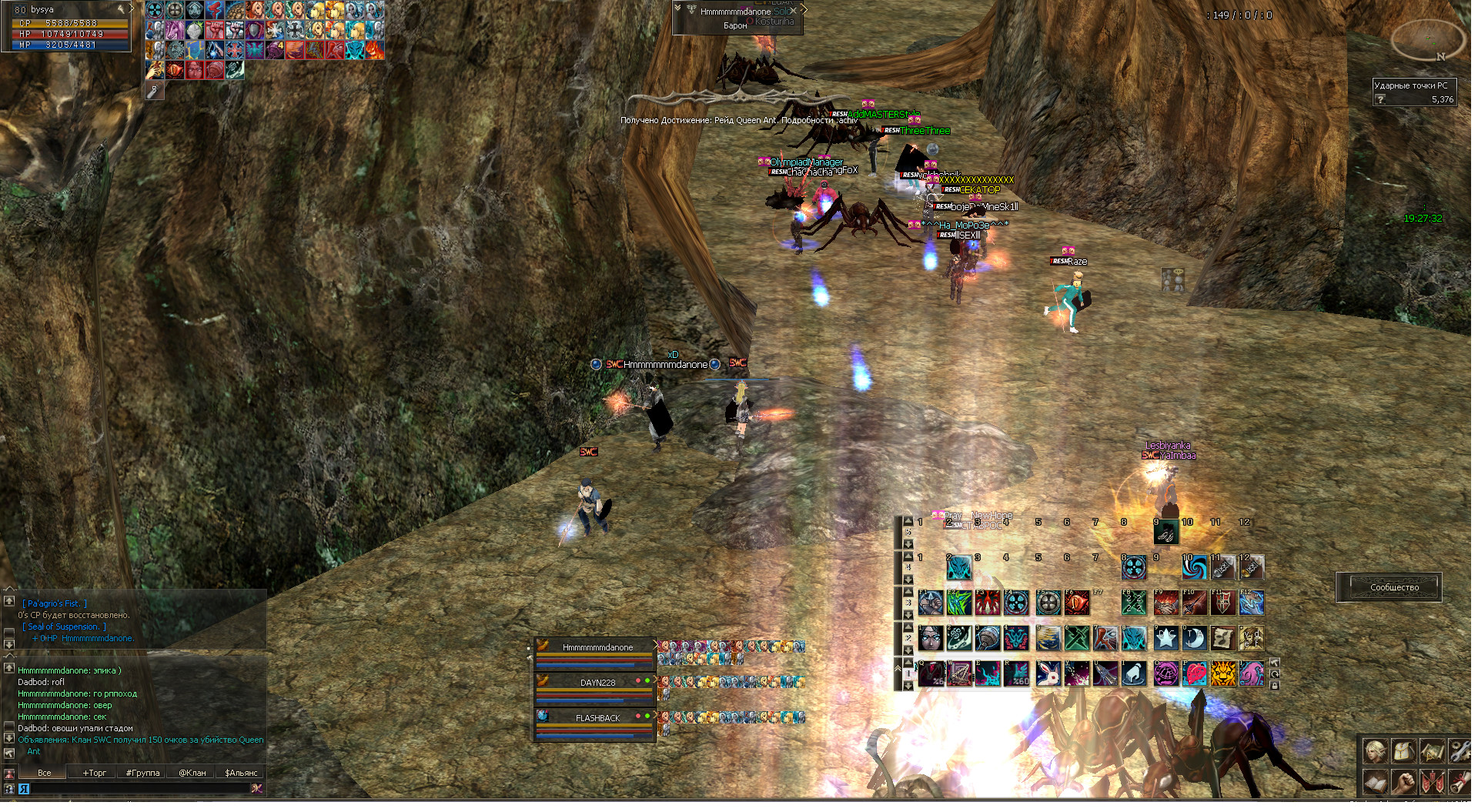Select party member FLASHBACK
This screenshot has height=812, width=1478.
tap(597, 718)
